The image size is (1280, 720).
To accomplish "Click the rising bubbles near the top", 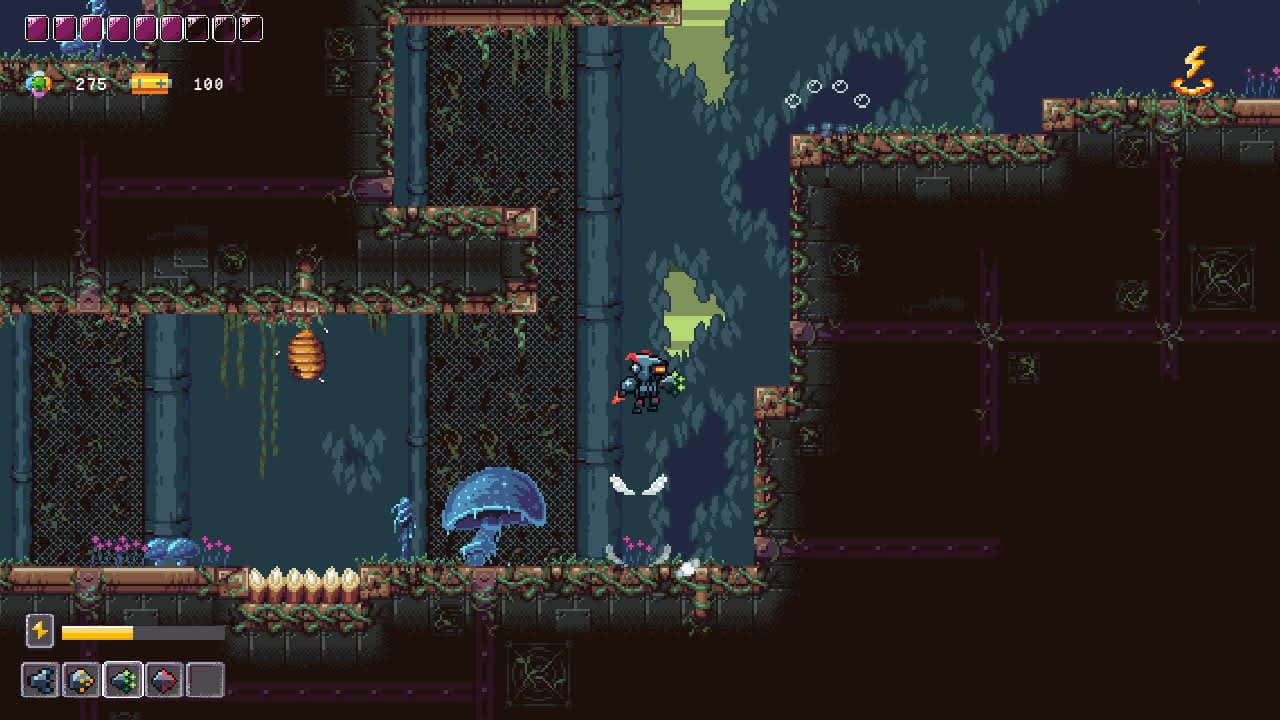I will tap(825, 95).
